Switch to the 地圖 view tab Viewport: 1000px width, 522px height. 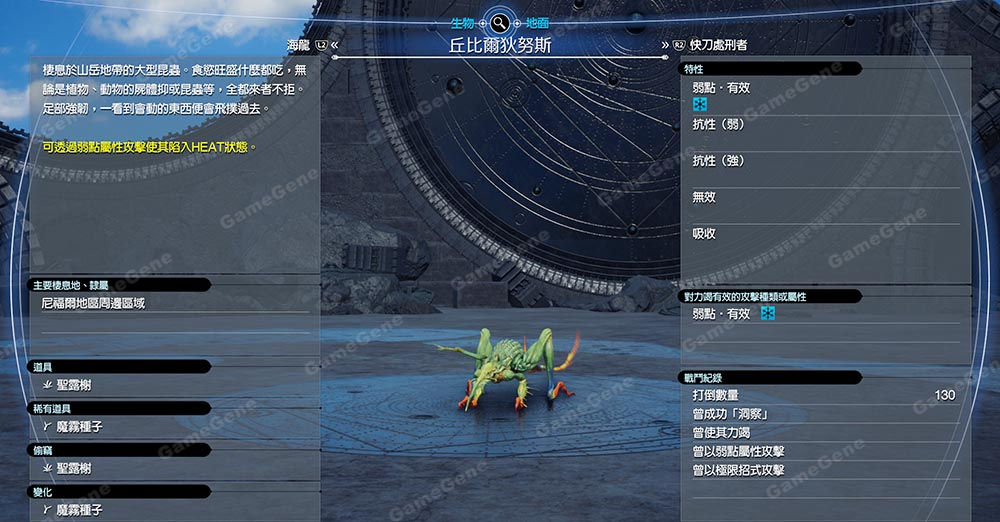click(x=537, y=21)
